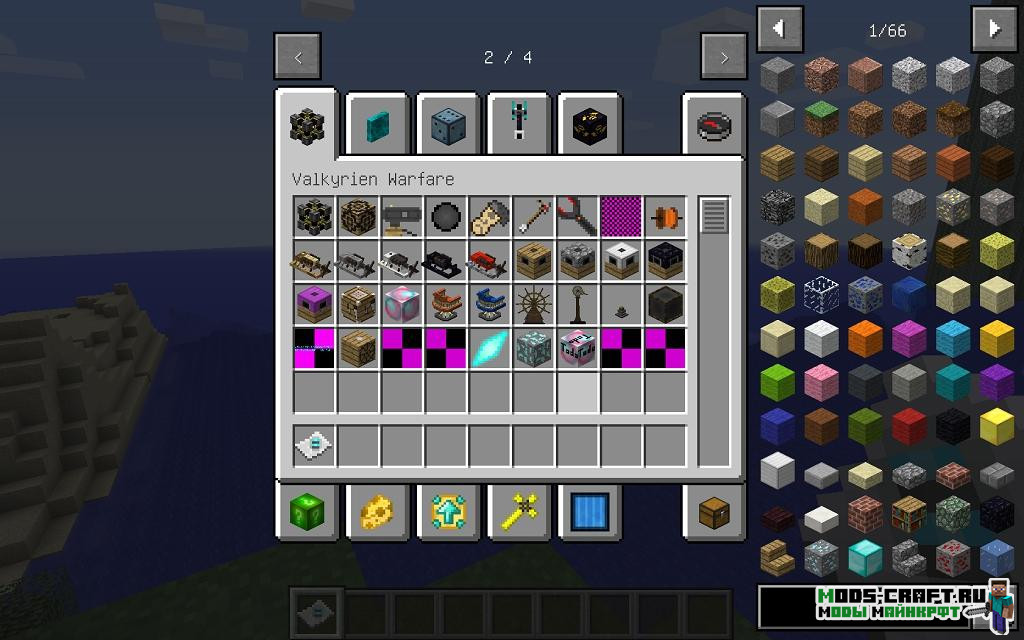Switch to the green lucky block tab
This screenshot has width=1024, height=640.
(308, 512)
